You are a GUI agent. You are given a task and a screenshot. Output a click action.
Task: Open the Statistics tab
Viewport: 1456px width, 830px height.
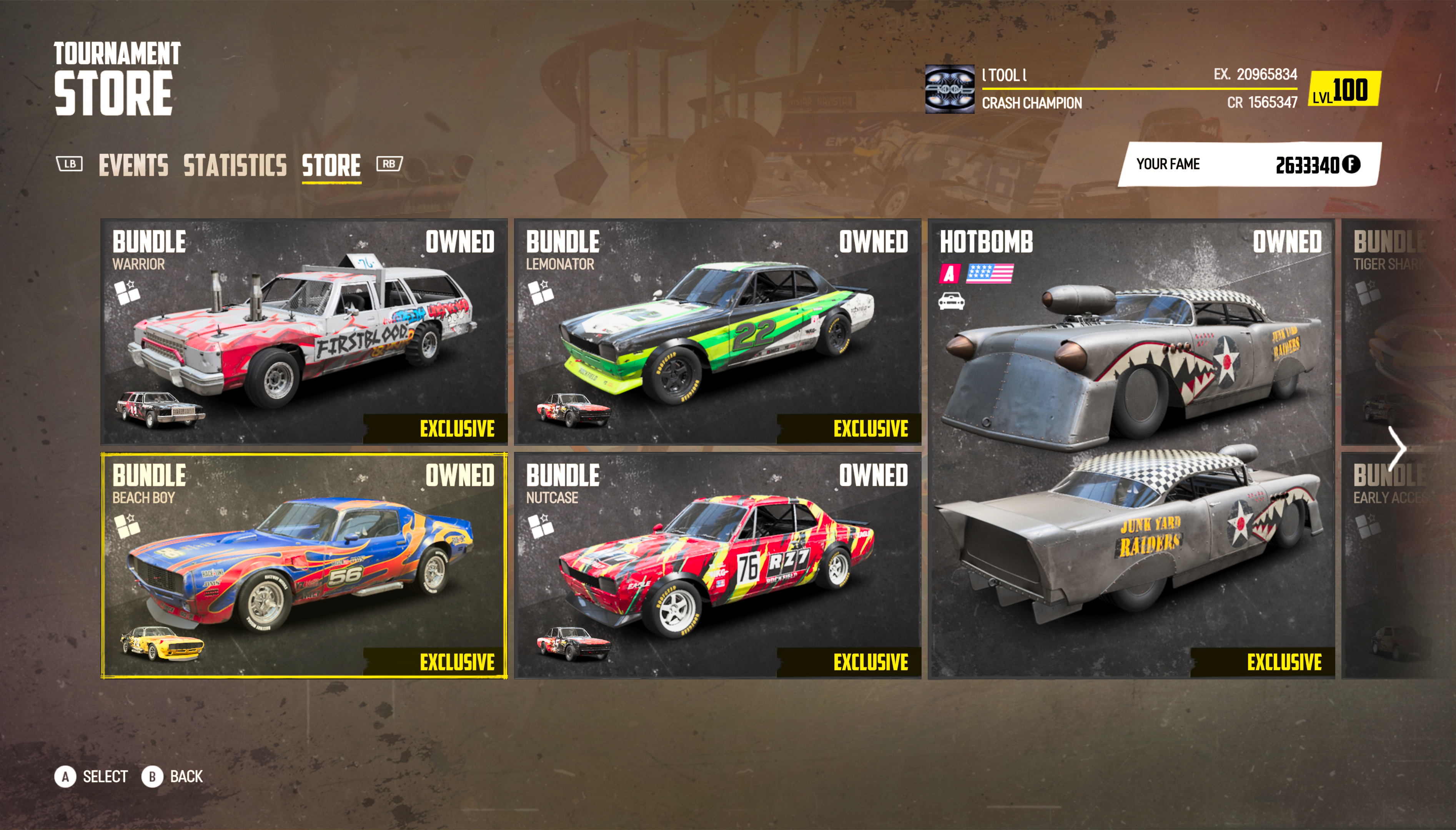click(x=235, y=165)
